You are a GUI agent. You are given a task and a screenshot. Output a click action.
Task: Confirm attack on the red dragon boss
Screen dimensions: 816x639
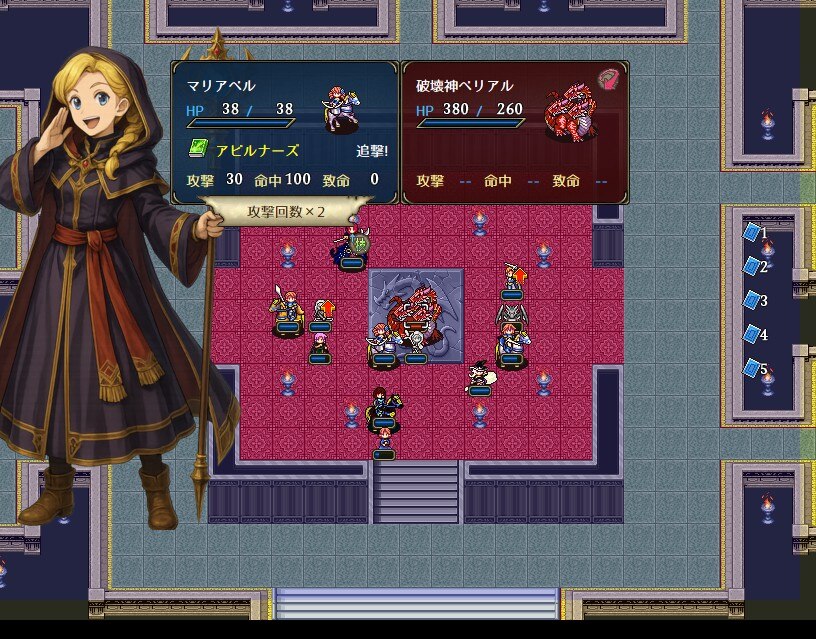tap(412, 312)
